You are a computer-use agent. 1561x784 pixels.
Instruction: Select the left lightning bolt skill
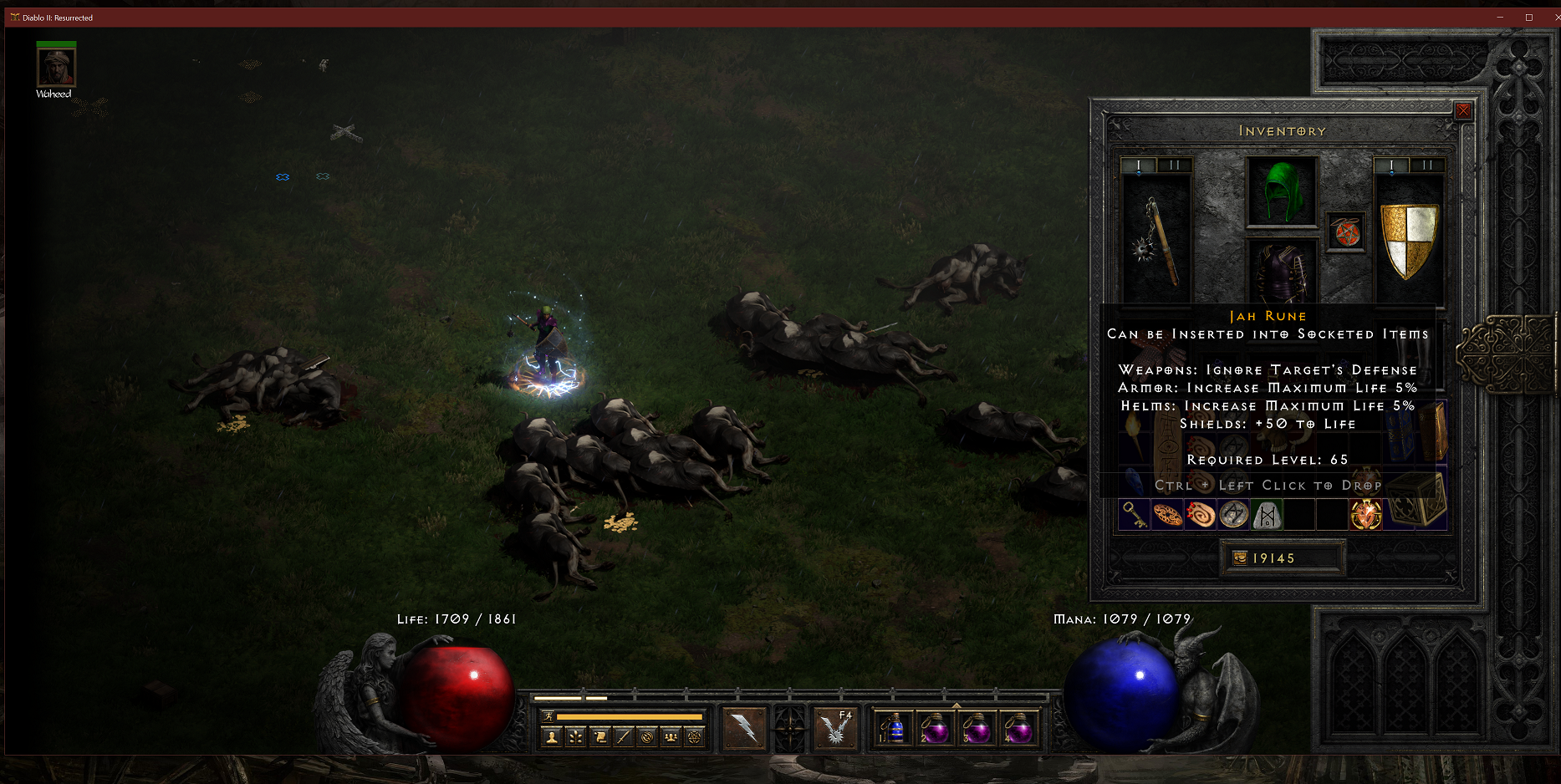(744, 729)
